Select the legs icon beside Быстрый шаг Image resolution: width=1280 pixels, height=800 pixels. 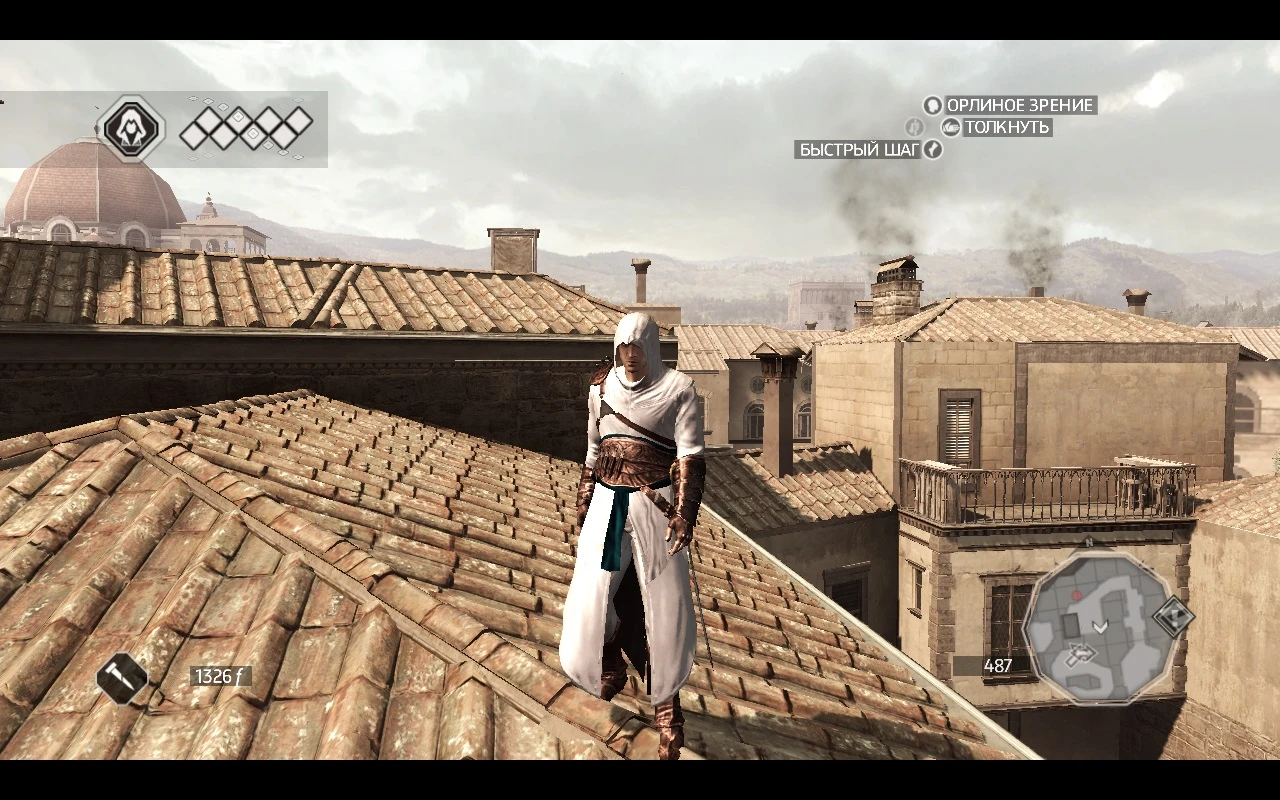[931, 150]
